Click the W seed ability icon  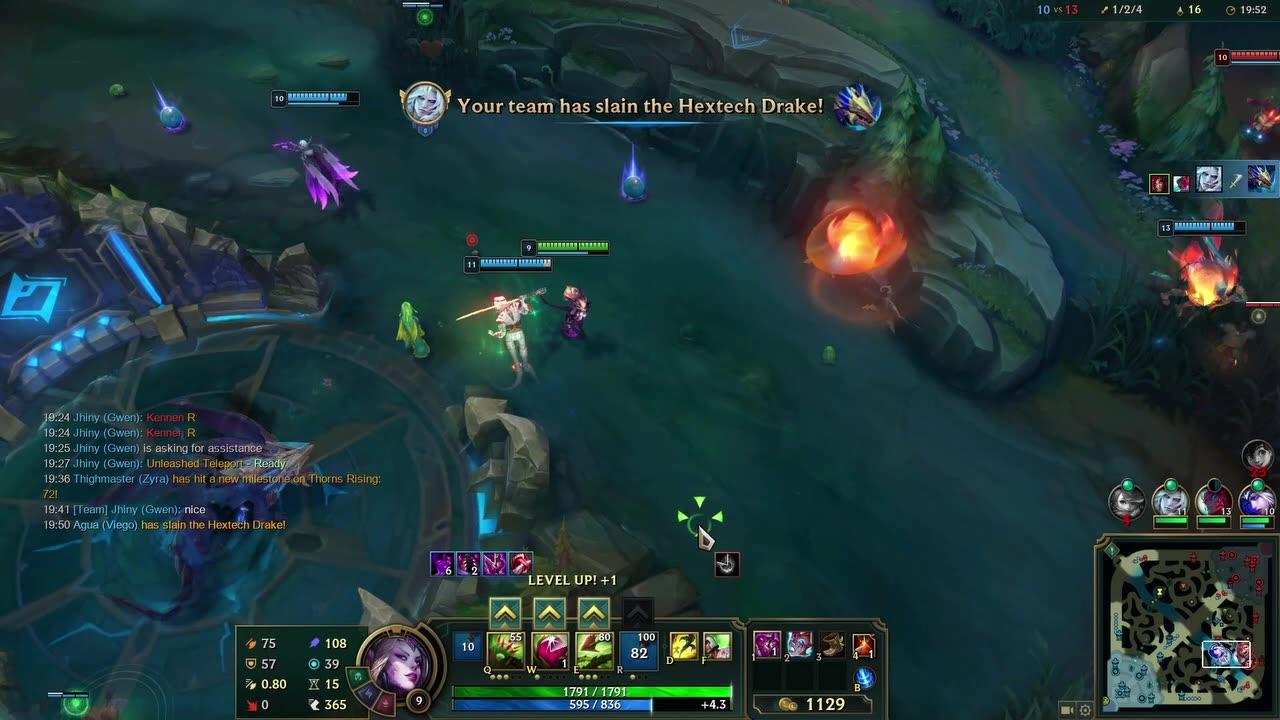tap(549, 648)
